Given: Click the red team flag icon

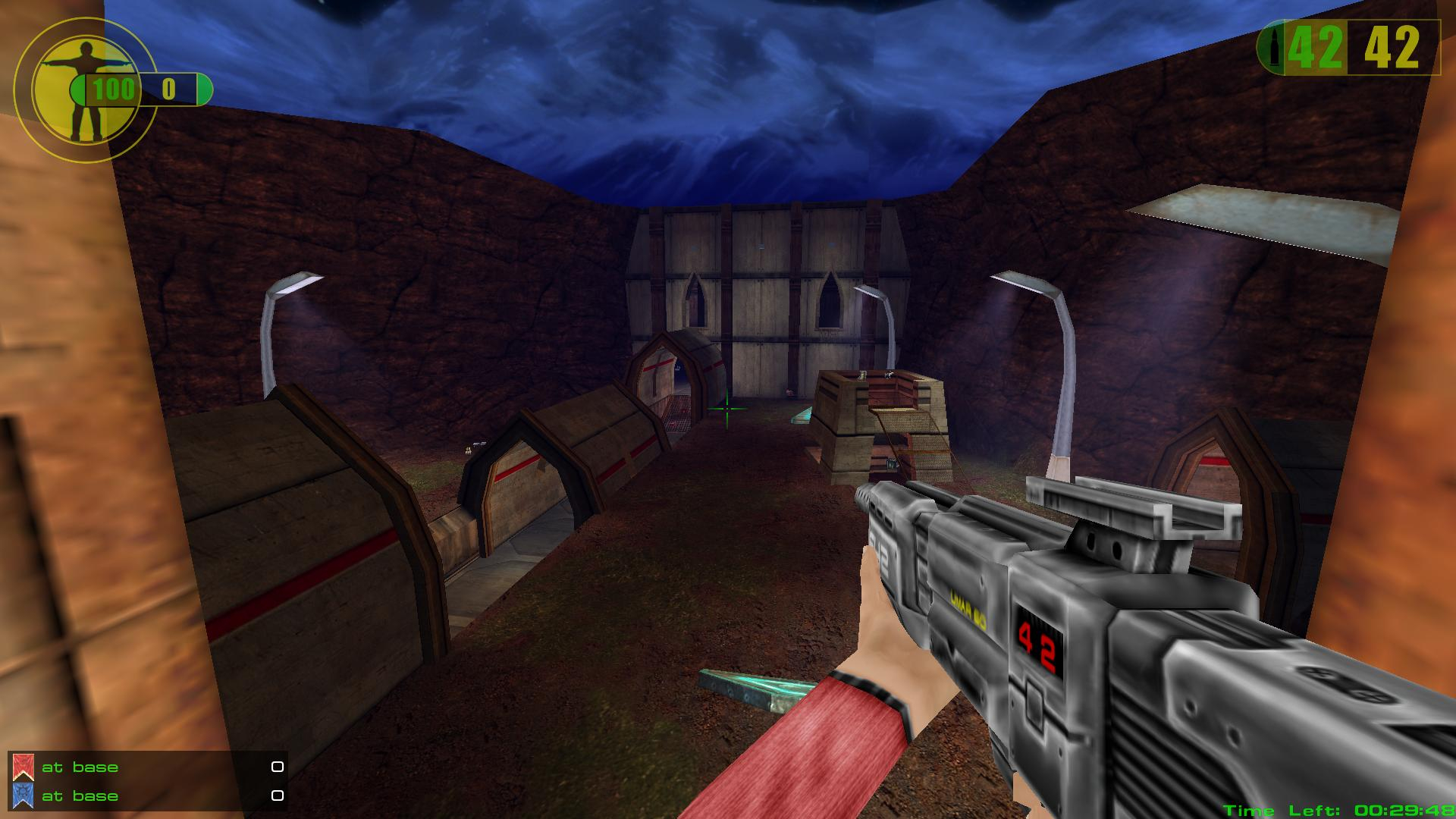Looking at the screenshot, I should (x=22, y=767).
